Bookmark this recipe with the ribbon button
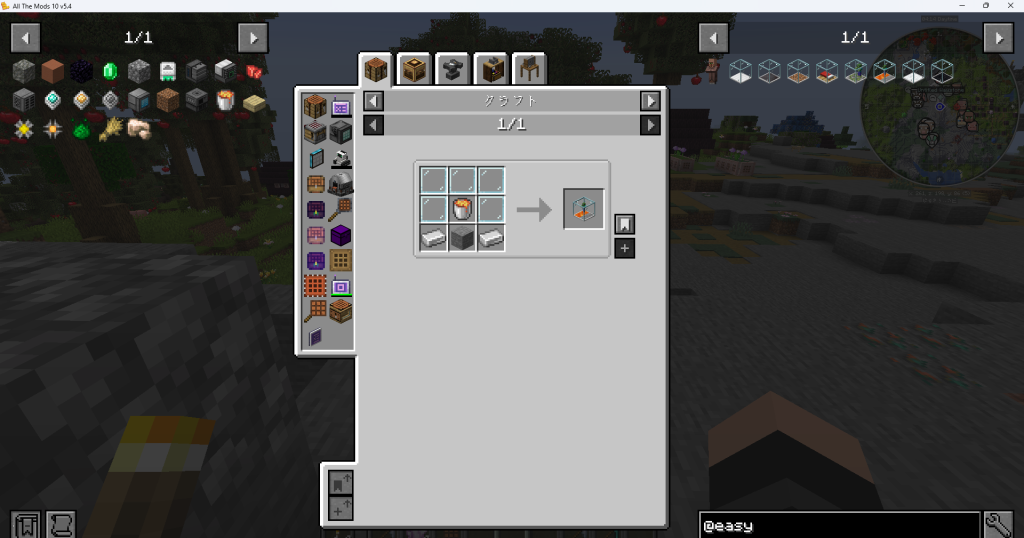The image size is (1024, 538). tap(624, 224)
